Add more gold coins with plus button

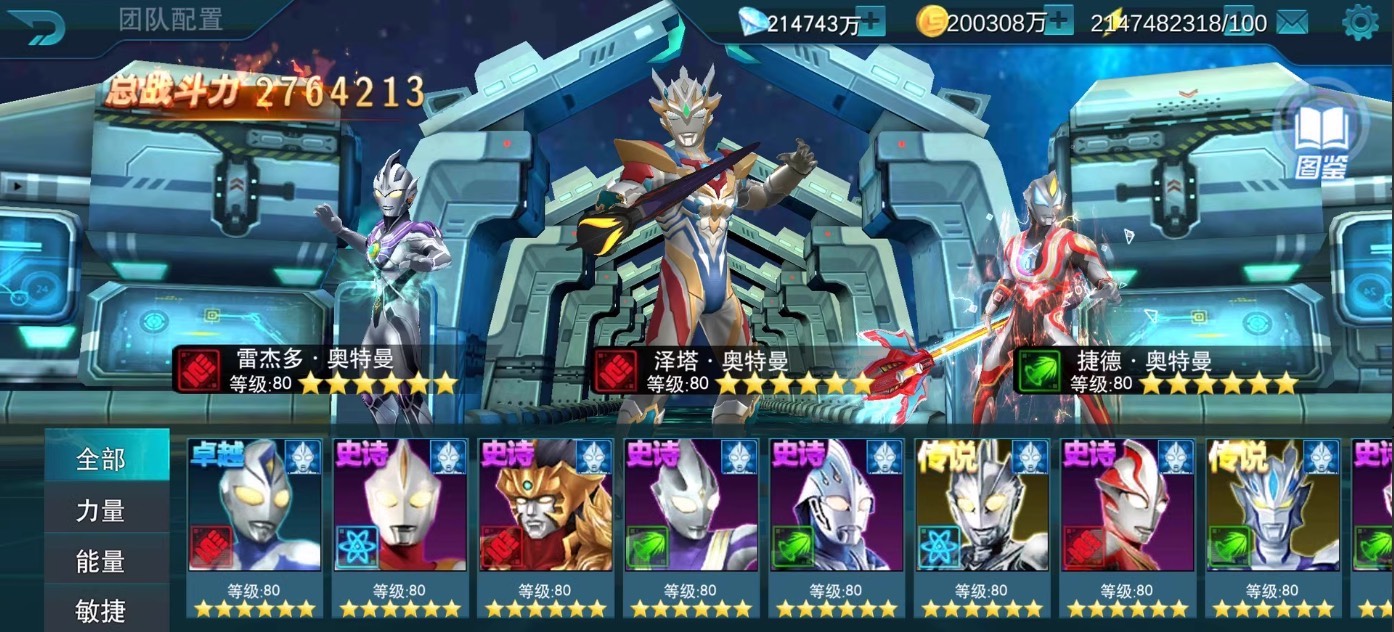click(x=1058, y=21)
